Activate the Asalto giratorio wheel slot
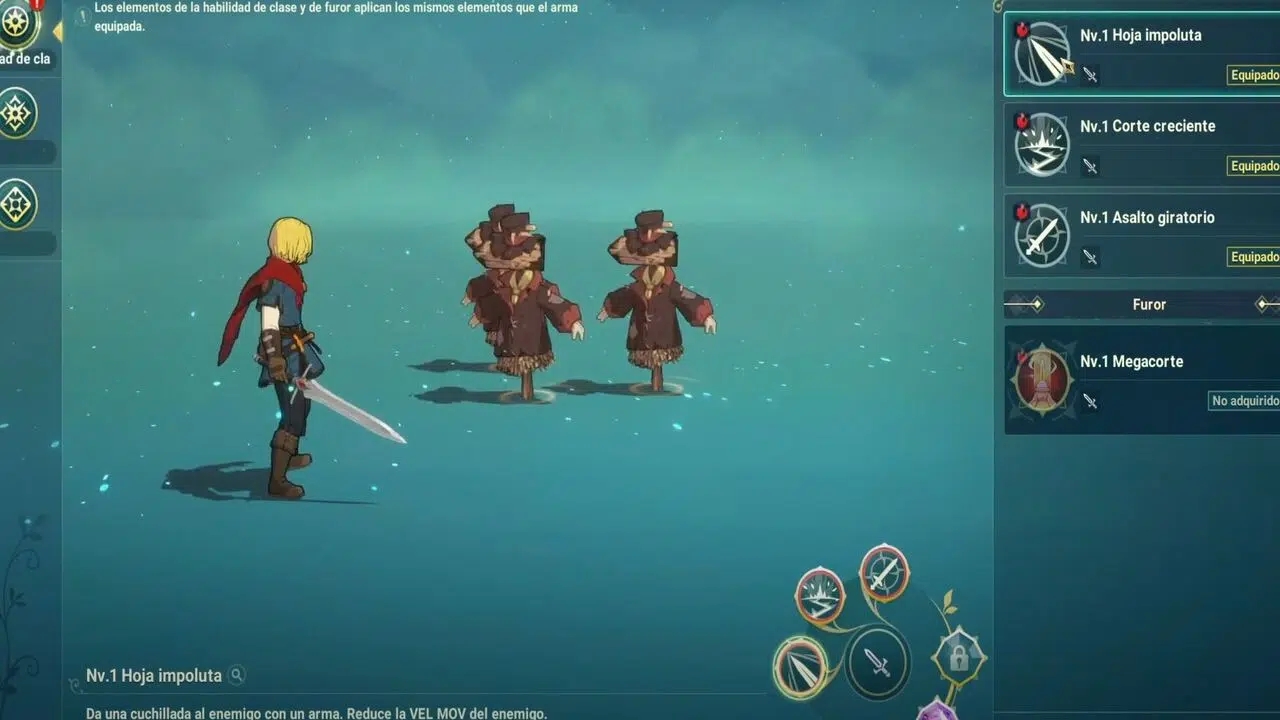Screen dimensions: 1280x720 point(884,572)
